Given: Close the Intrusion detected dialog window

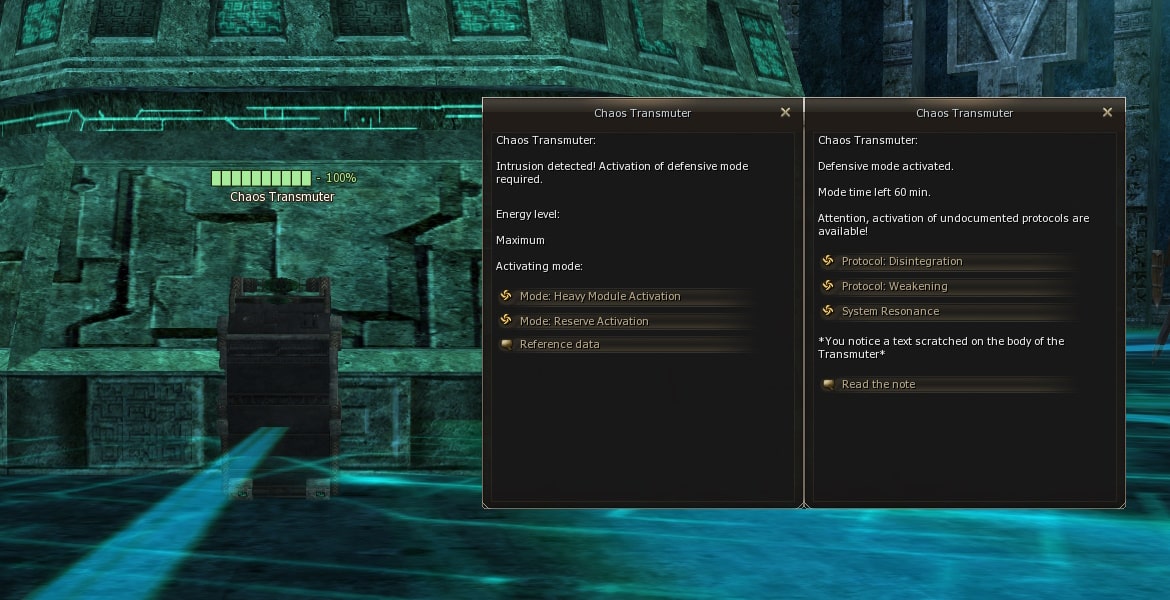Looking at the screenshot, I should pos(785,113).
